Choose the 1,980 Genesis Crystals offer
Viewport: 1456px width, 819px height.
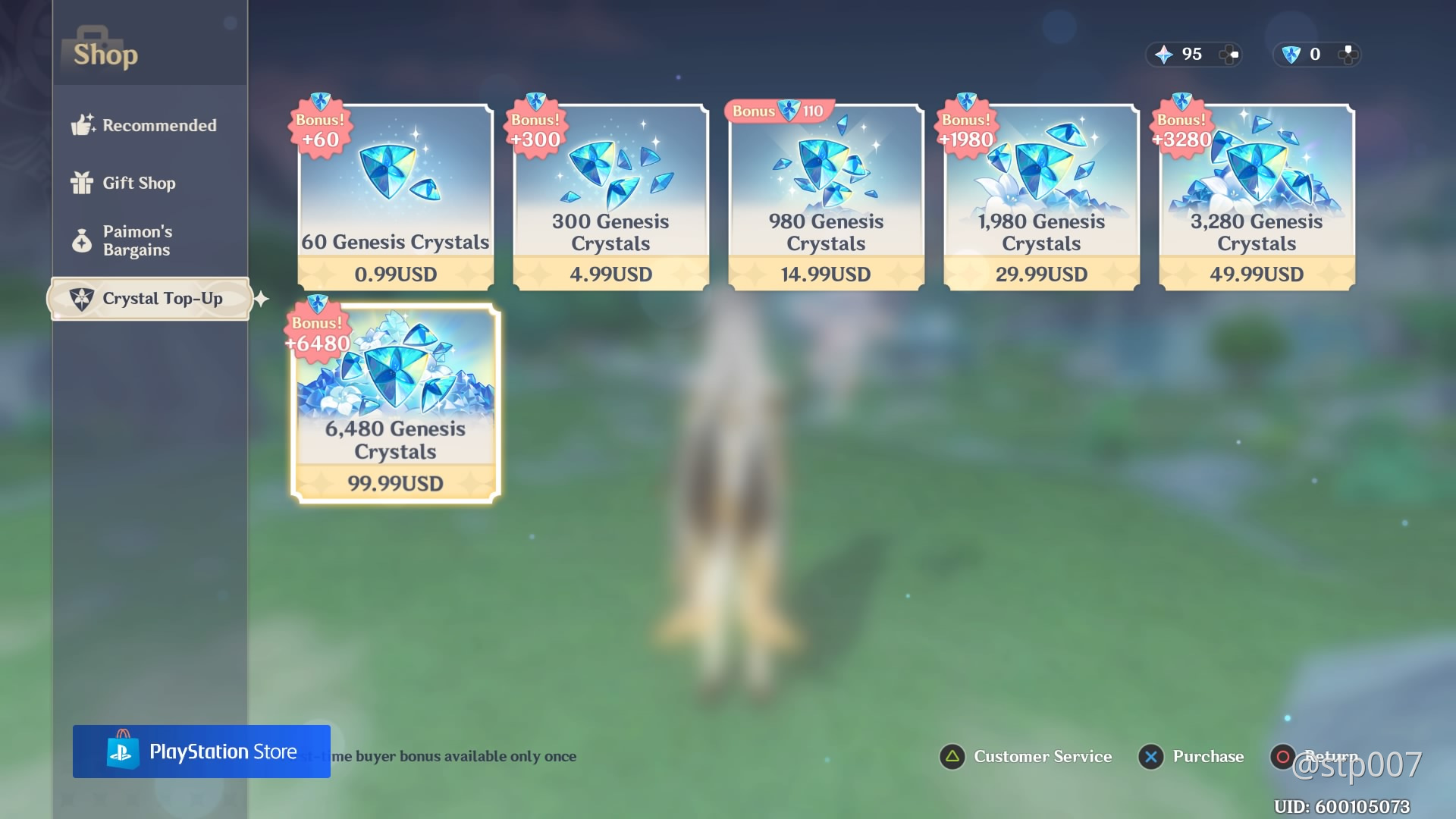point(1041,197)
